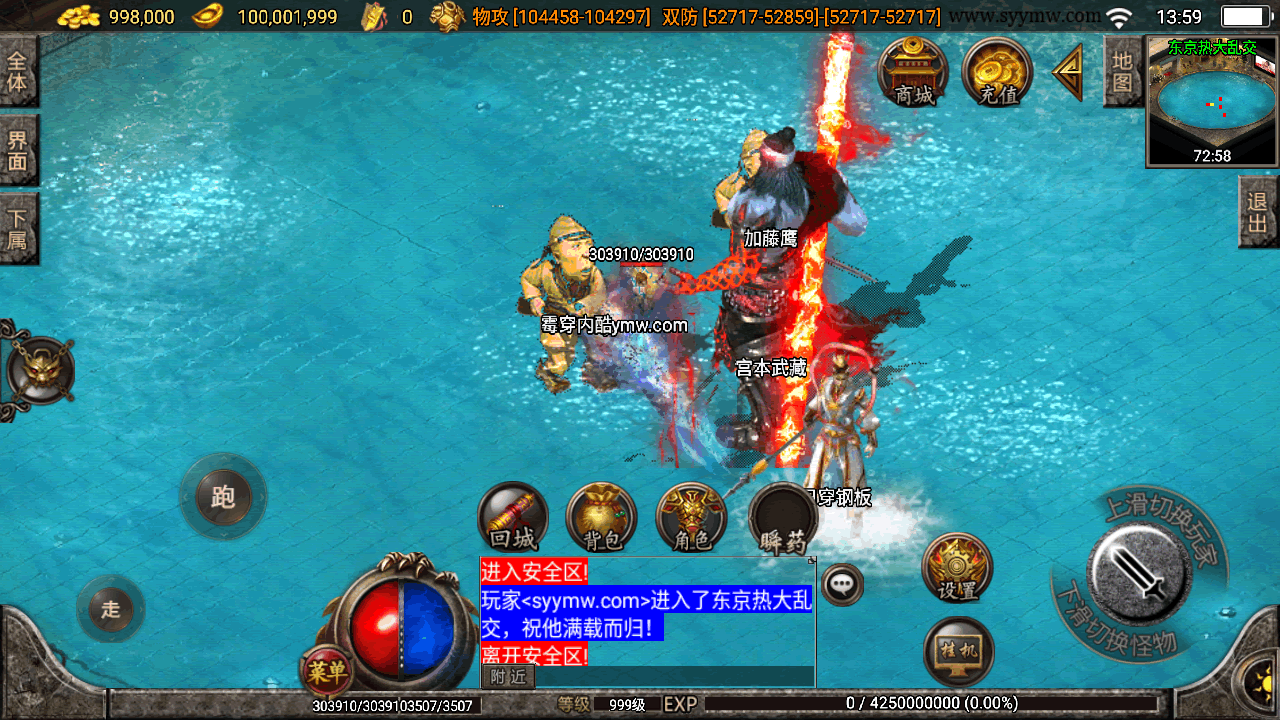Collapse the top menu with gold arrow
Image resolution: width=1280 pixels, height=720 pixels.
1068,72
